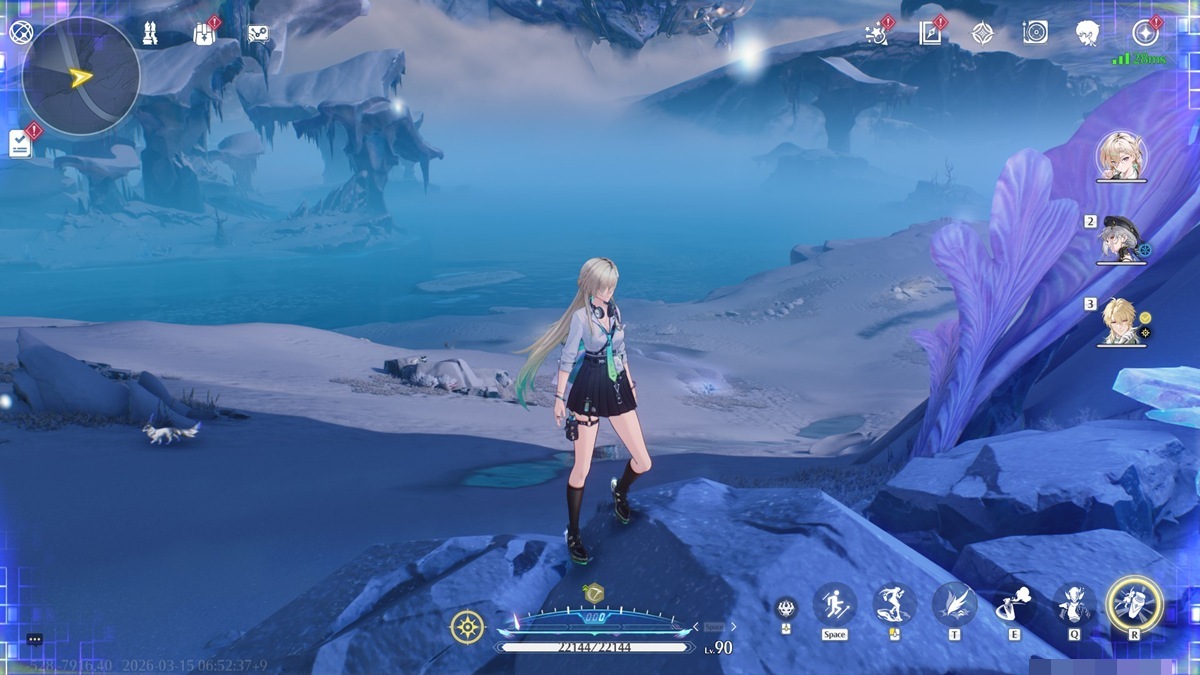1200x675 pixels.
Task: Open the character head silhouette menu
Action: coord(1087,33)
